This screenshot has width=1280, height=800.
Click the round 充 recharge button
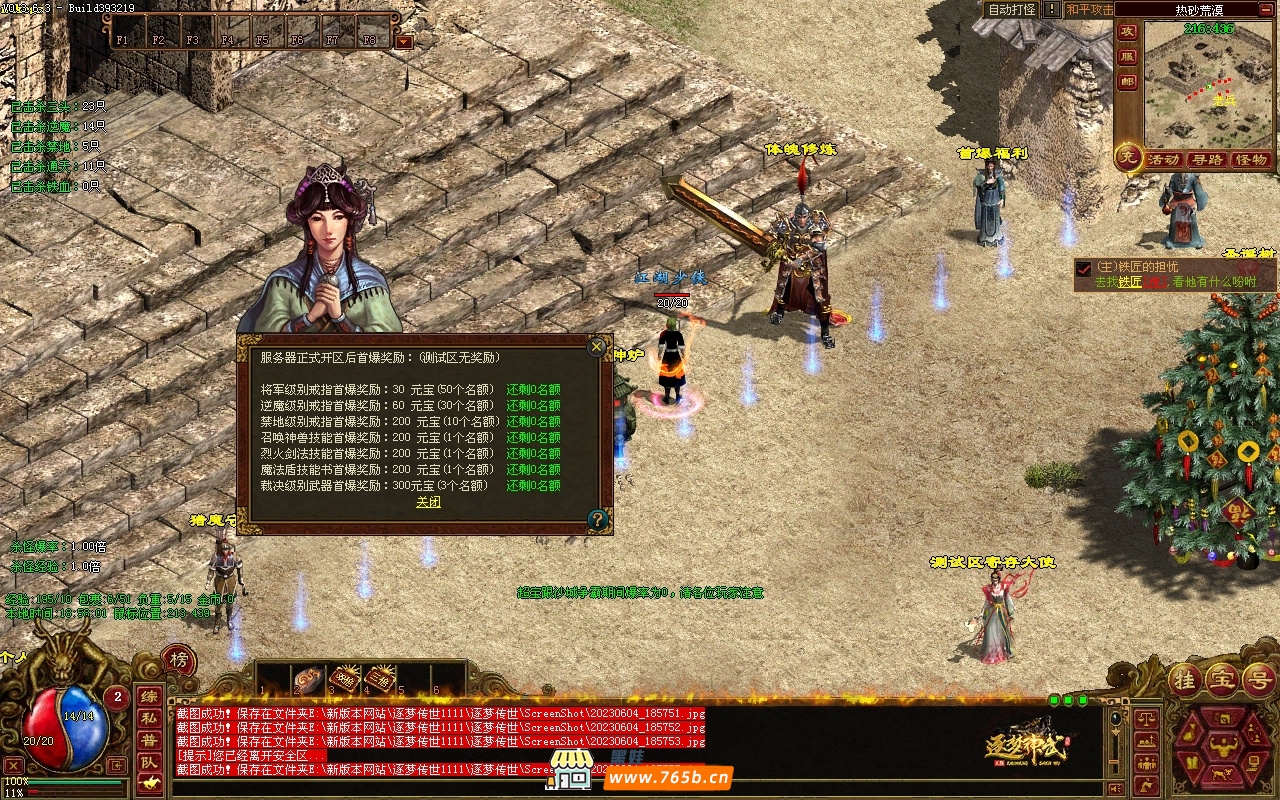(x=1128, y=158)
